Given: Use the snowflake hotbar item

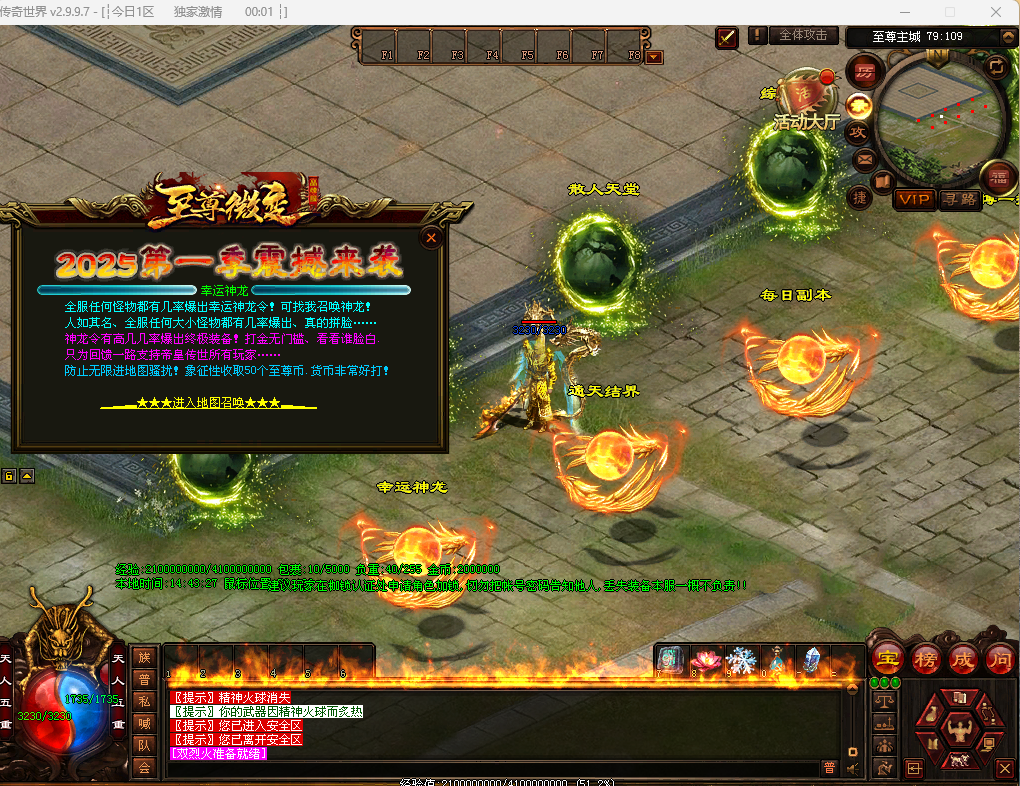Looking at the screenshot, I should pos(741,660).
